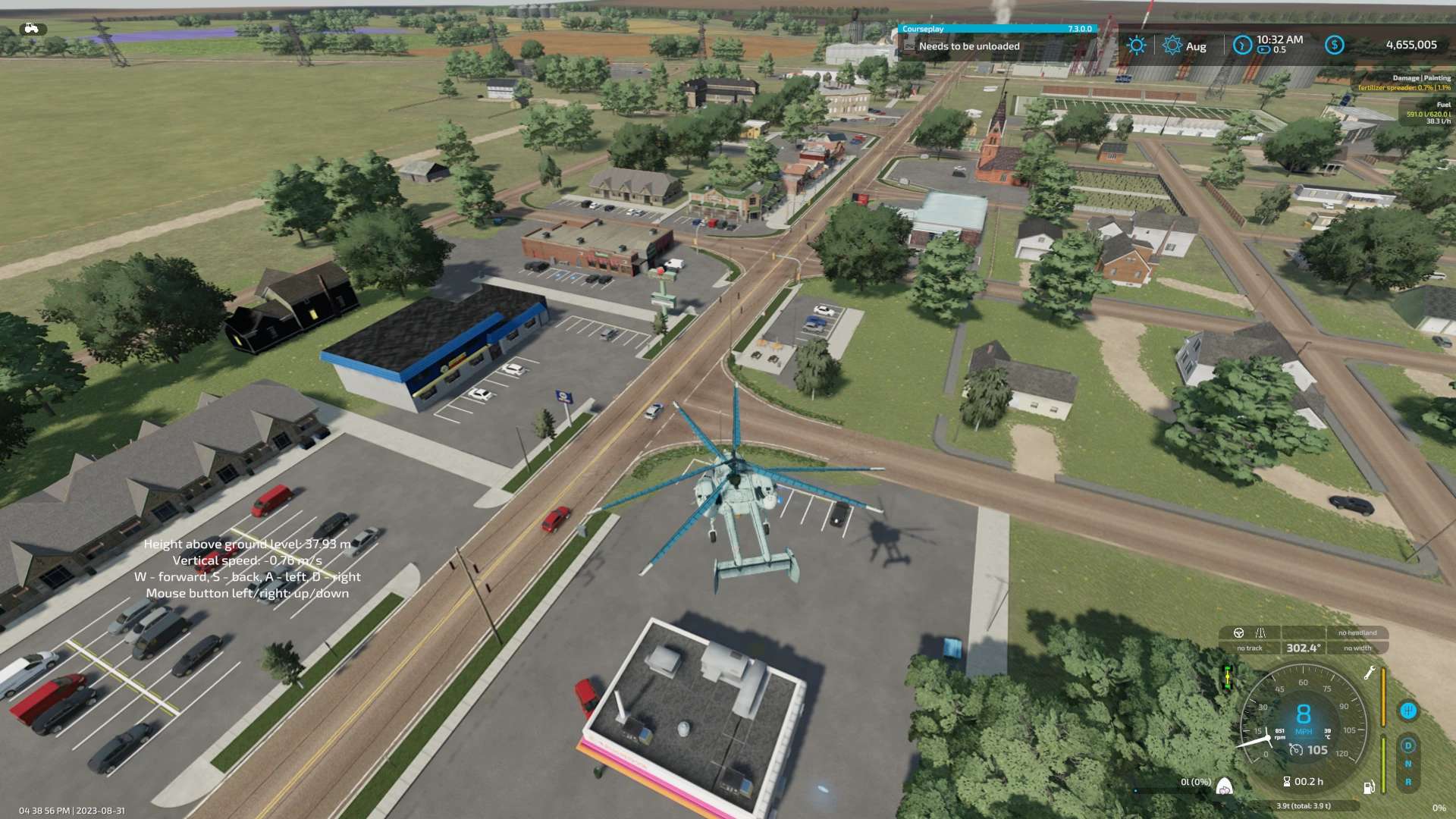Viewport: 1456px width, 819px height.
Task: Select the D drive direction indicator
Action: point(1408,745)
